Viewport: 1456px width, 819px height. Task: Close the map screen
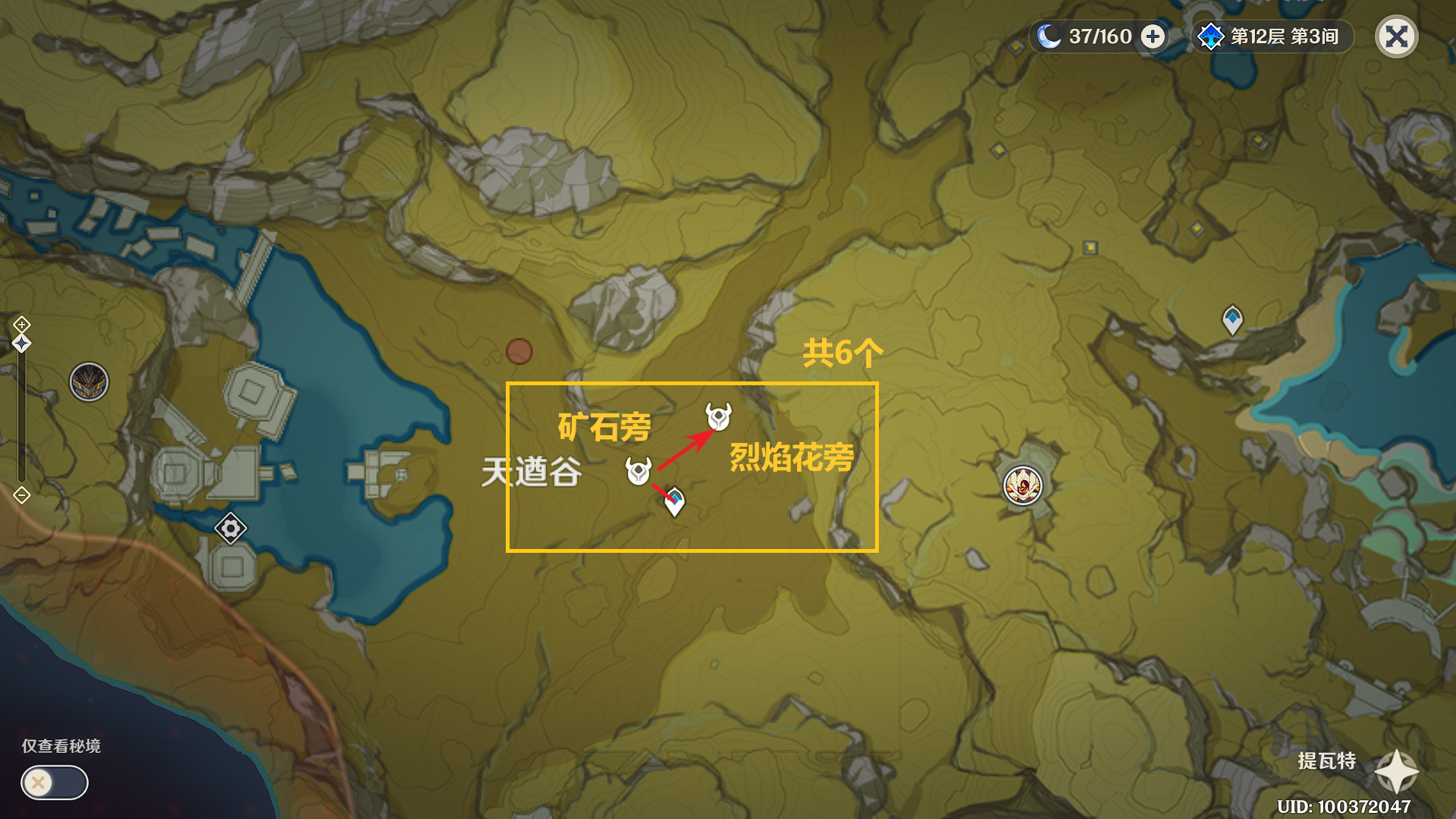click(1396, 36)
